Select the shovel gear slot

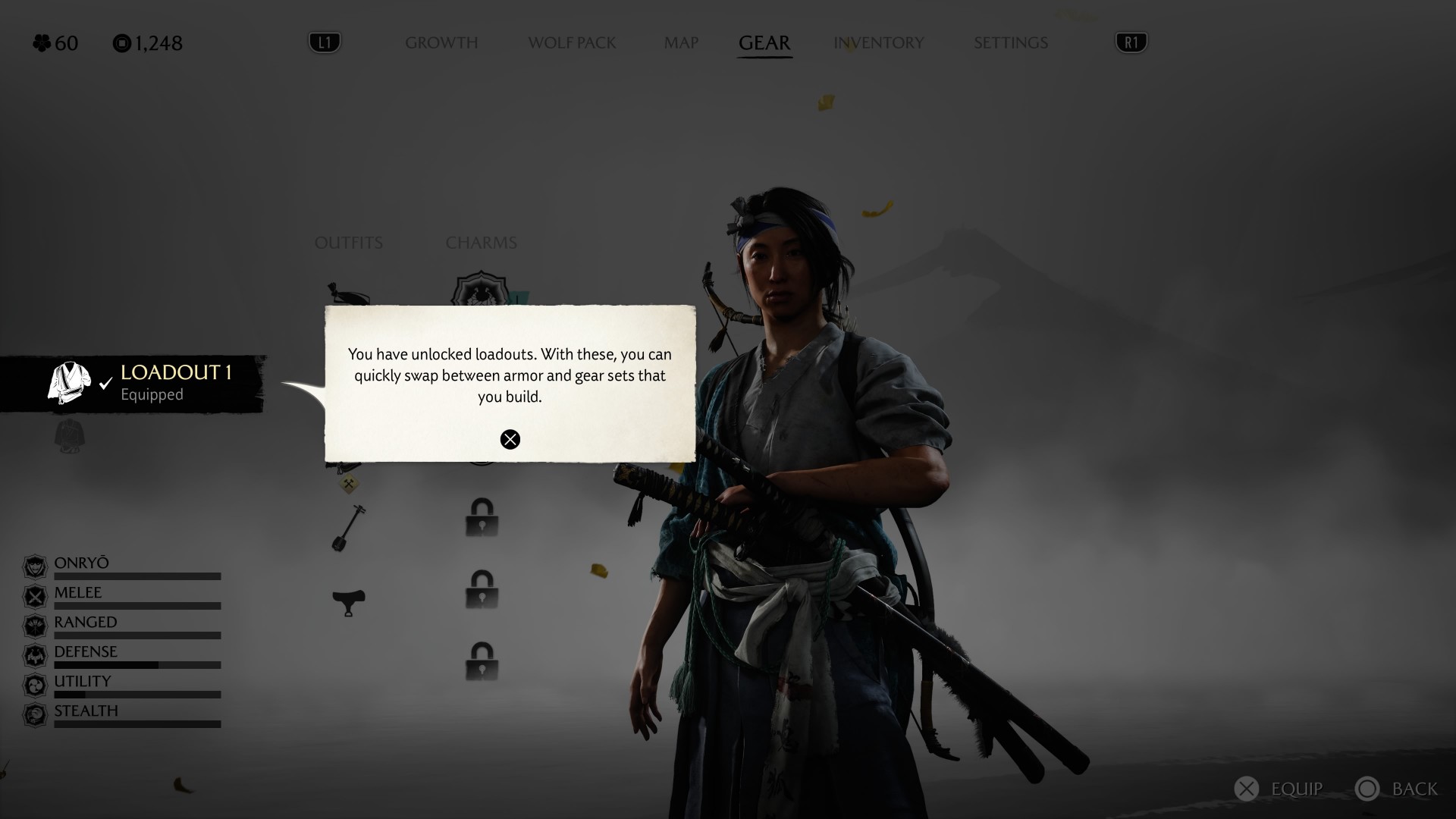(x=349, y=527)
